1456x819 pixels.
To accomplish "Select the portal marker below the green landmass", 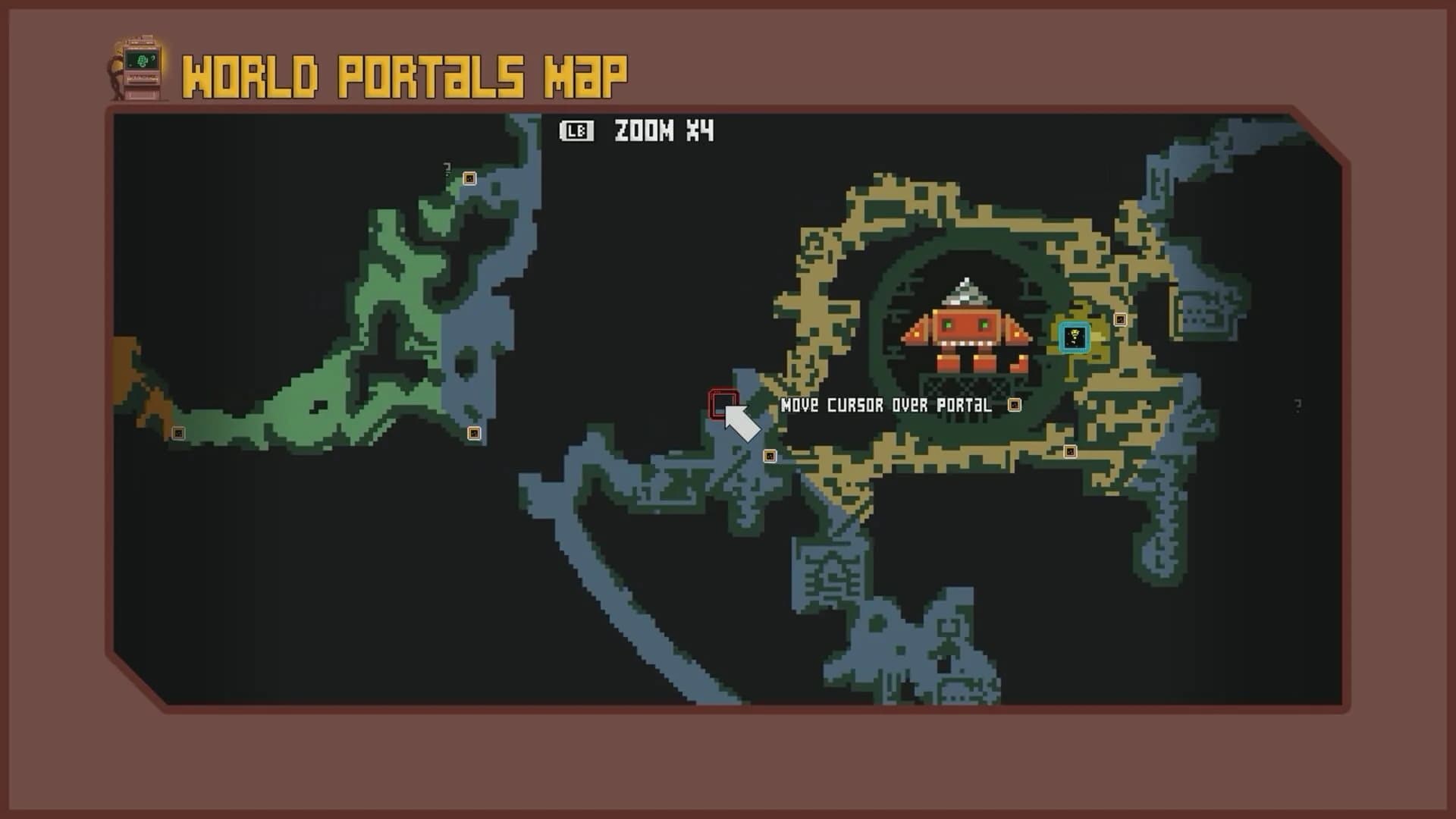I will pyautogui.click(x=474, y=432).
